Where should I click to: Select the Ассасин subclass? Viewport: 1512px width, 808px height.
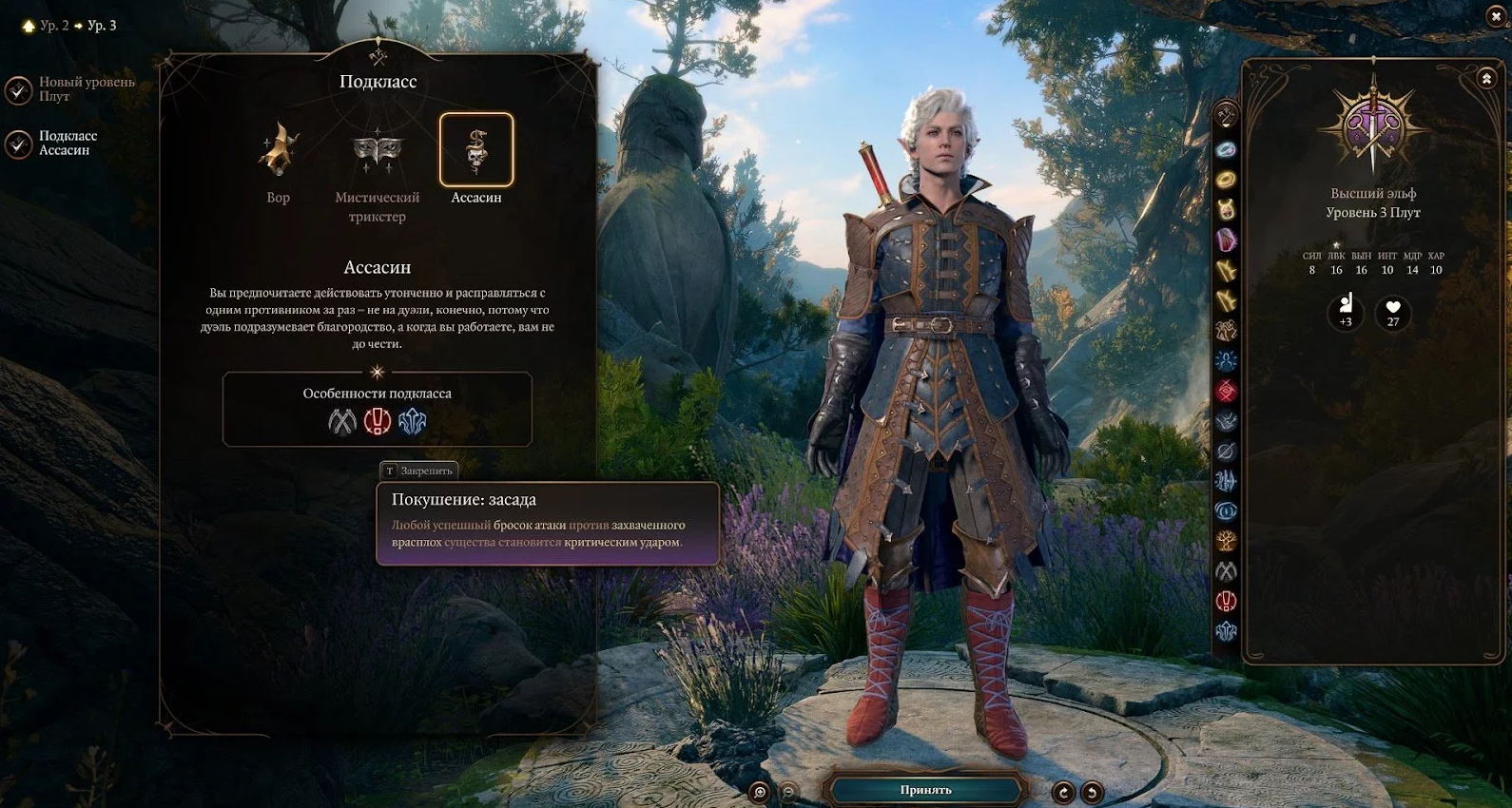(x=476, y=151)
